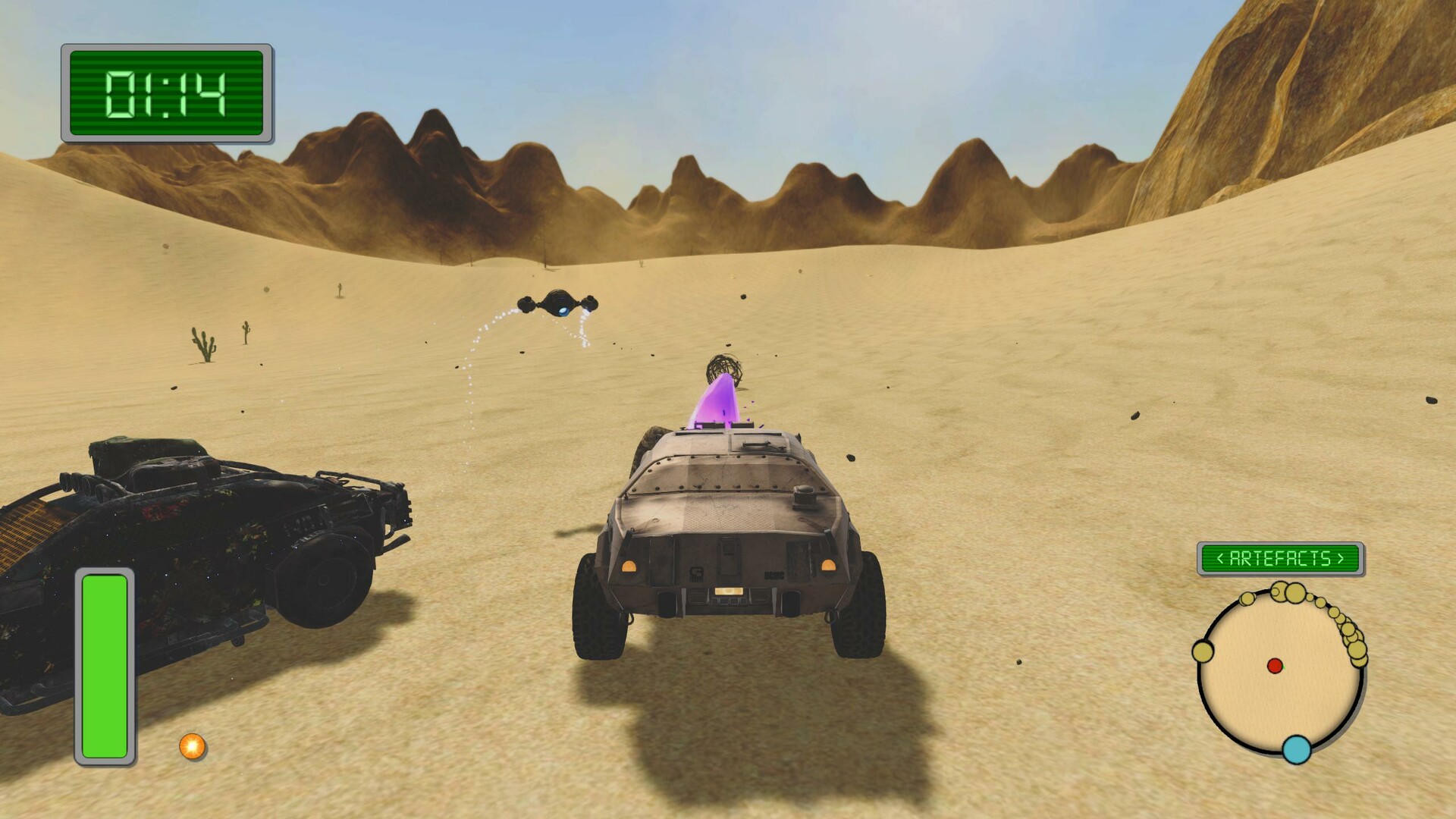Click the green 01:14 timer display
This screenshot has width=1456, height=819.
pyautogui.click(x=165, y=95)
